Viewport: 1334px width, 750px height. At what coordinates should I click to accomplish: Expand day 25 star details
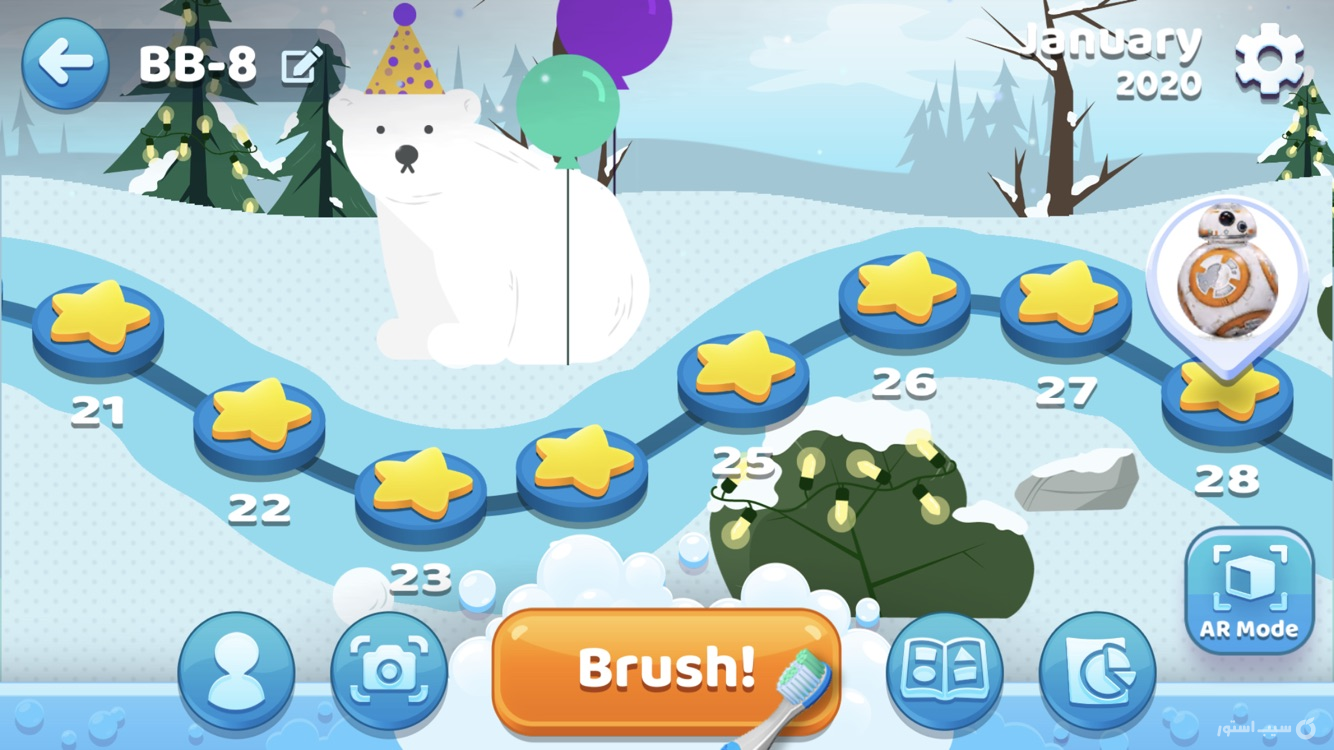(x=742, y=375)
